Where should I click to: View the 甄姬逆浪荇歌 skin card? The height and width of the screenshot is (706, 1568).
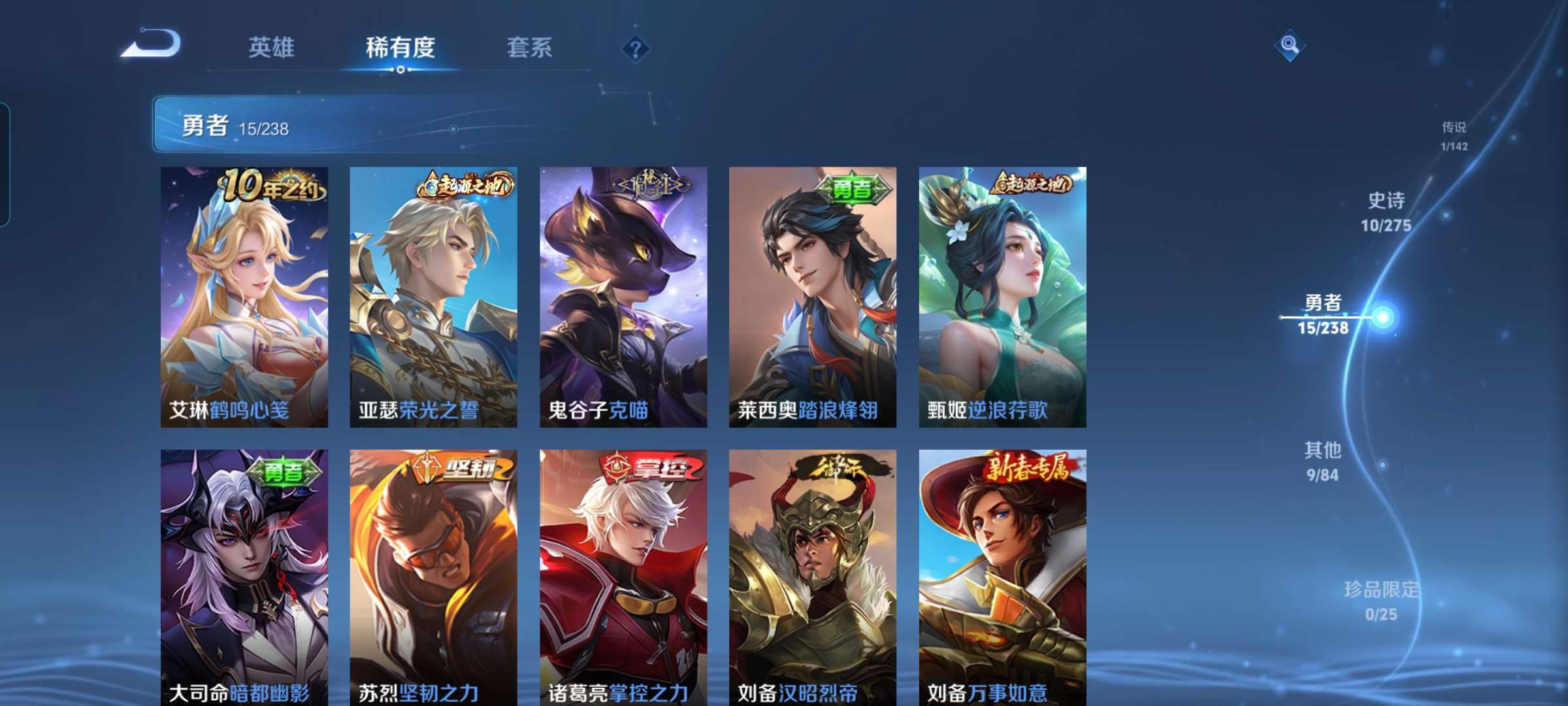click(1002, 297)
